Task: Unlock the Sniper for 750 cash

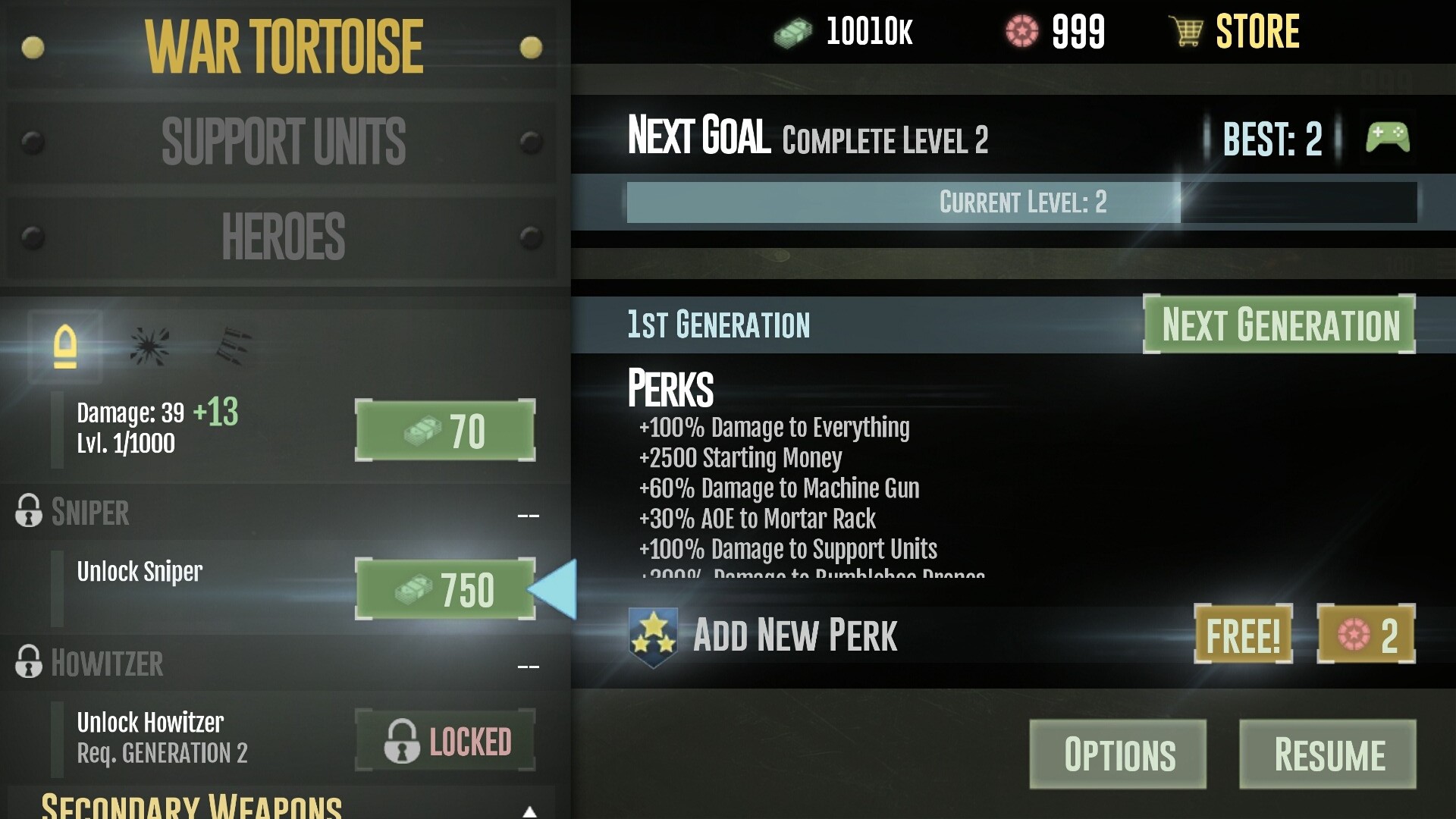Action: 445,589
